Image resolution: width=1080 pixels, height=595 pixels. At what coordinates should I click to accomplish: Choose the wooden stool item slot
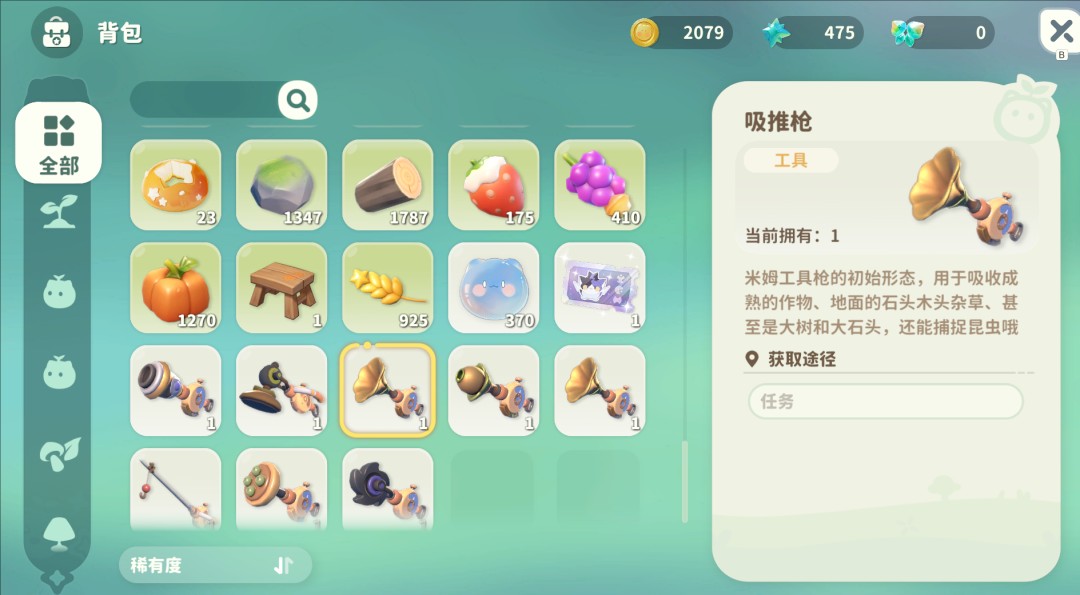click(x=282, y=288)
